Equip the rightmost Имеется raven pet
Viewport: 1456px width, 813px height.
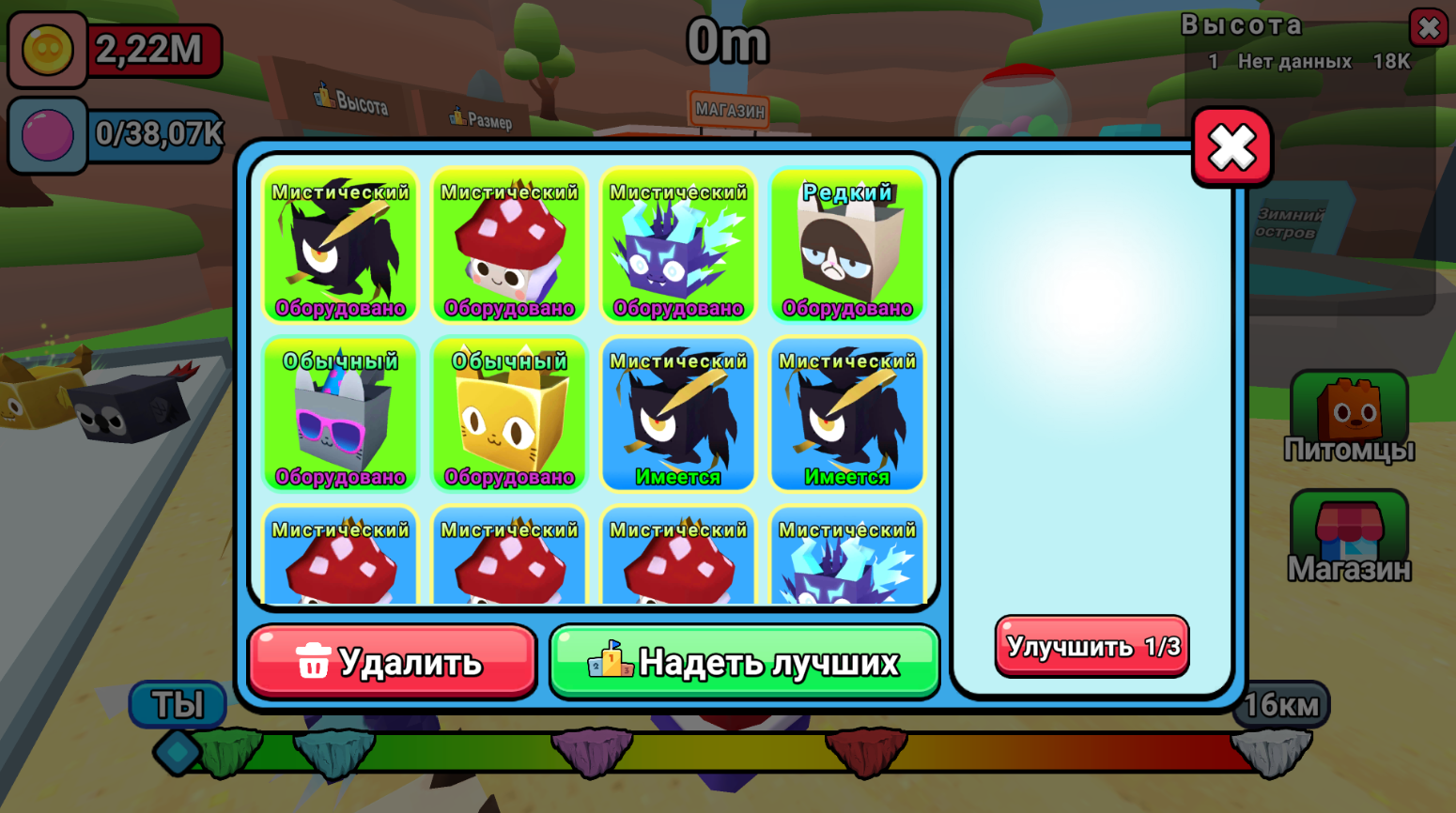tap(846, 415)
